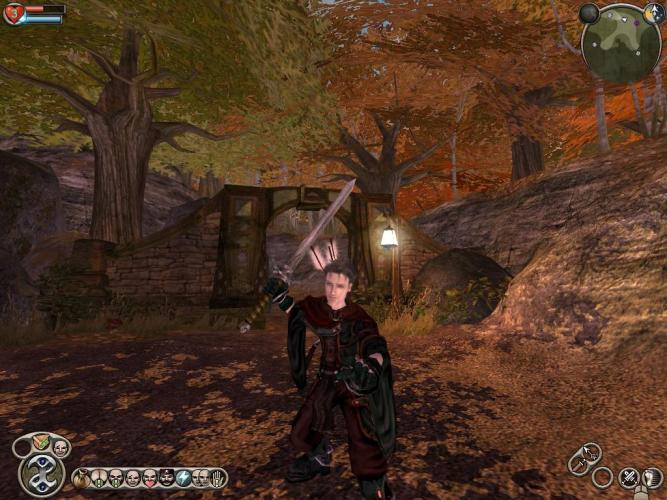Select the white hand icon on dark circle
This screenshot has width=667, height=500.
pos(218,478)
